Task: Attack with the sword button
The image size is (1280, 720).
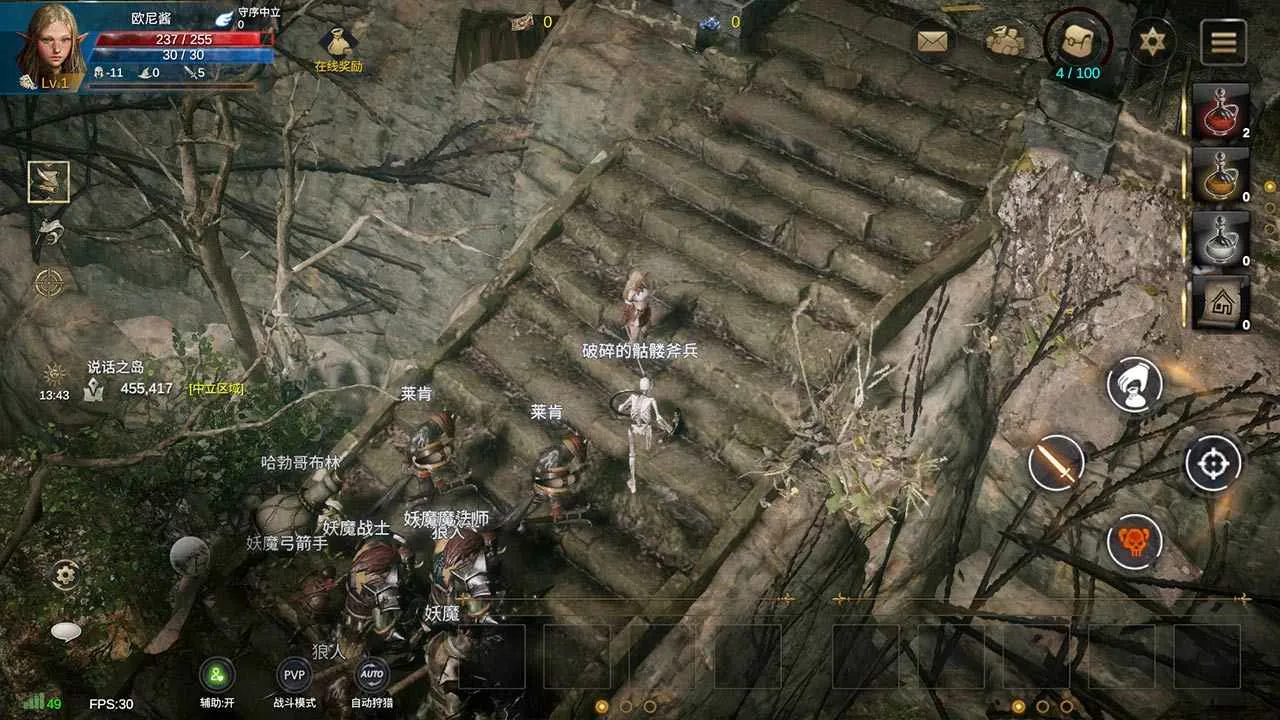Action: [x=1056, y=463]
